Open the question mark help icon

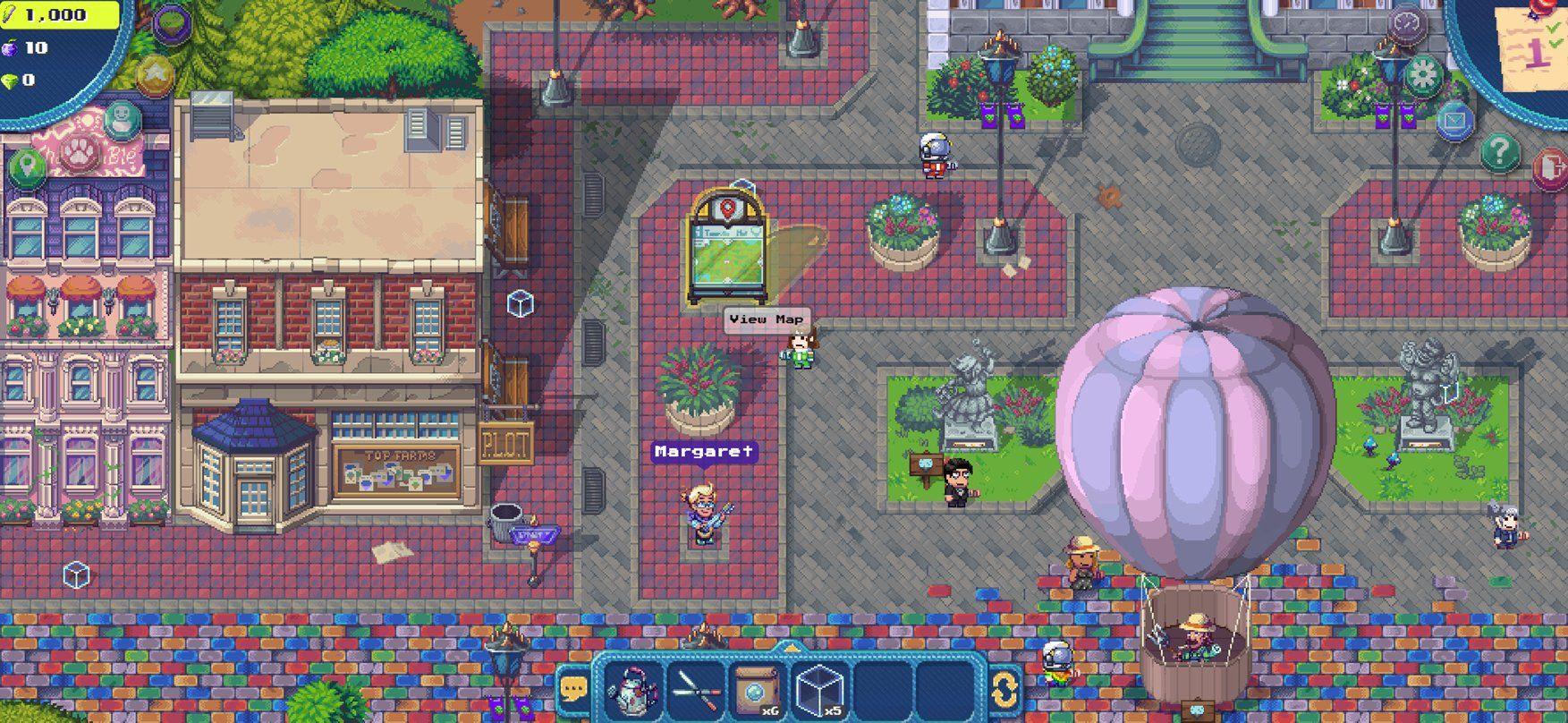pyautogui.click(x=1501, y=149)
